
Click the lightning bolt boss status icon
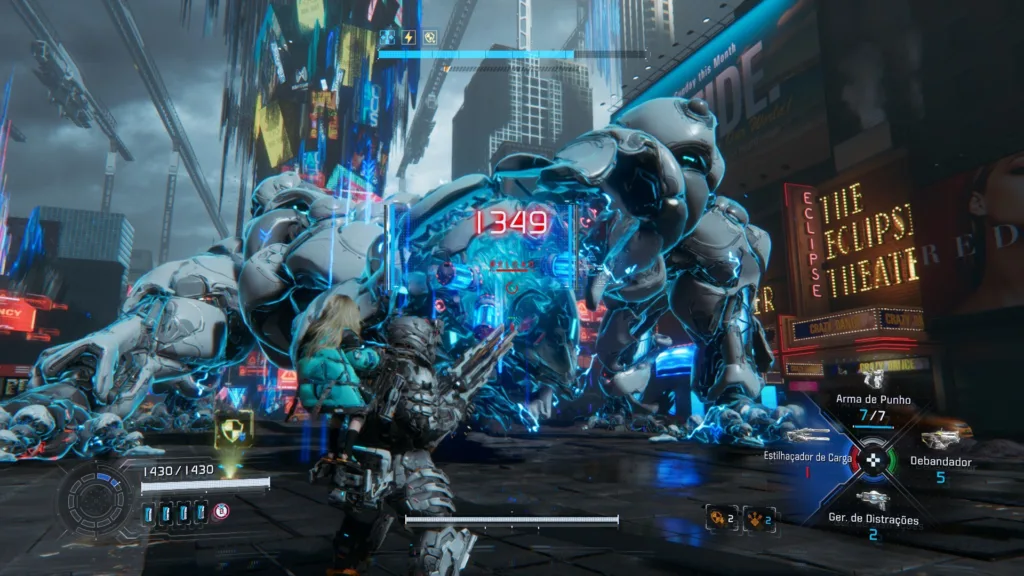click(x=408, y=38)
